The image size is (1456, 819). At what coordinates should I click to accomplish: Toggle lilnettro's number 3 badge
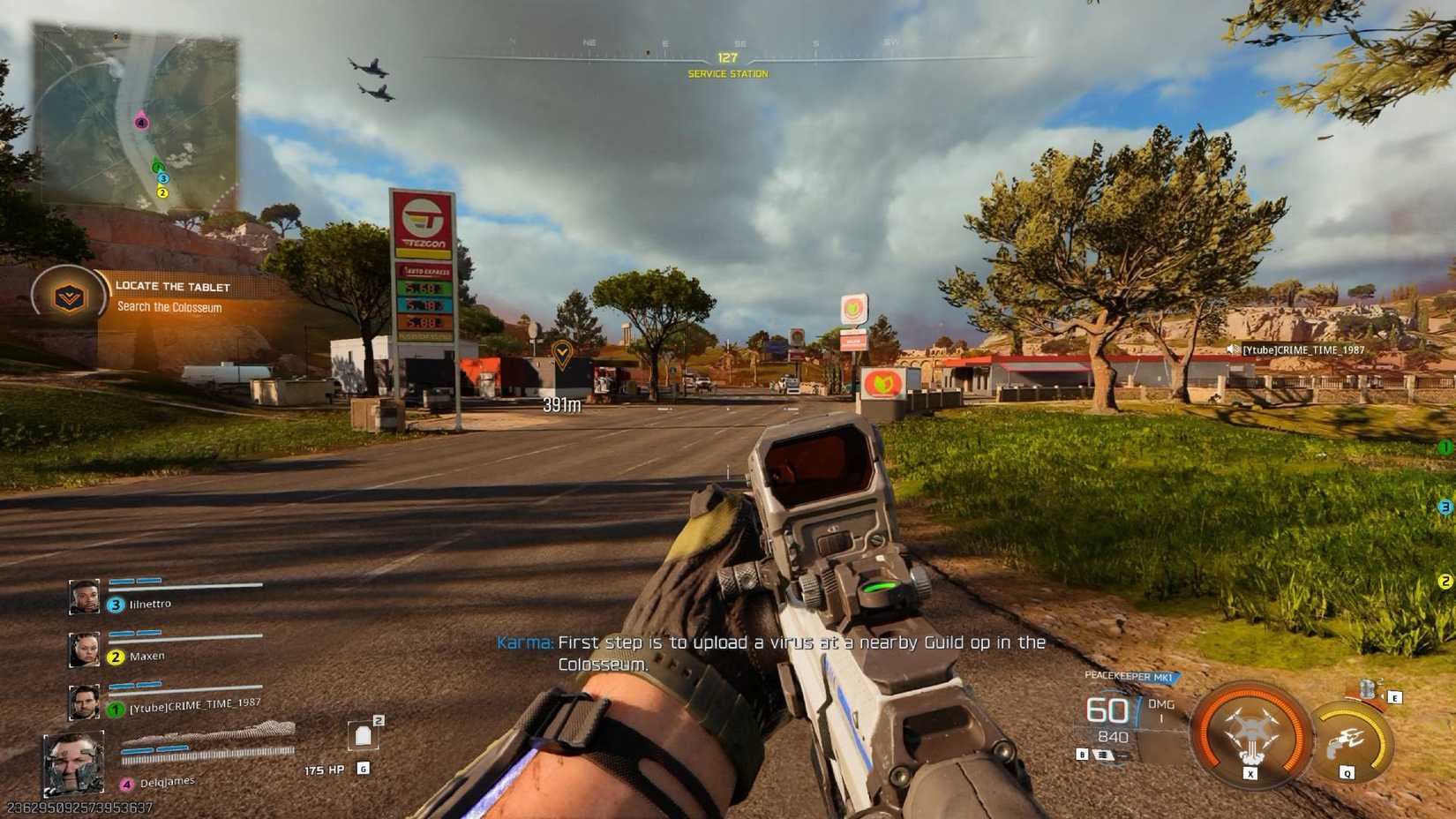click(x=116, y=604)
